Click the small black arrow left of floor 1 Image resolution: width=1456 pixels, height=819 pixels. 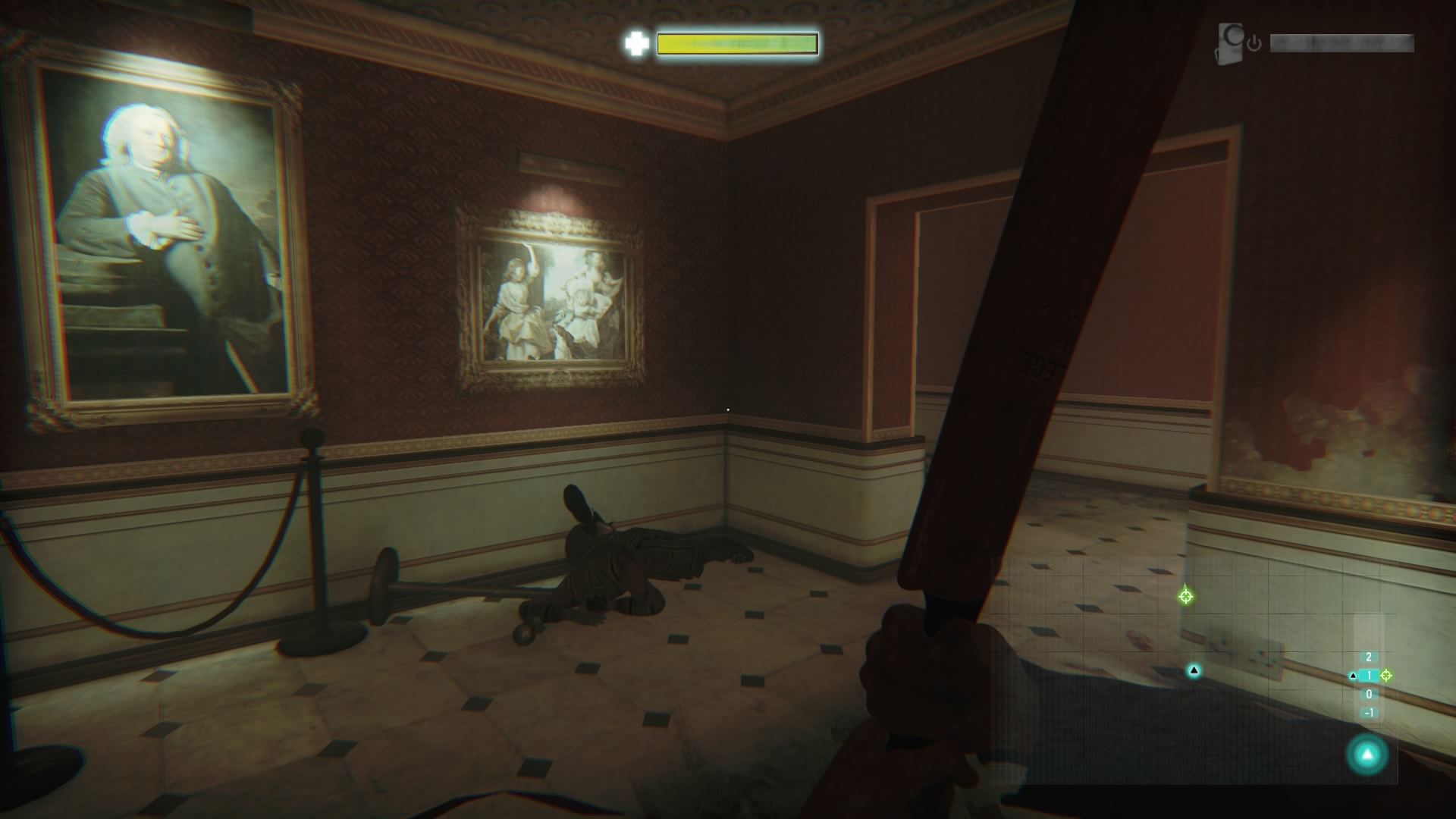pos(1354,676)
